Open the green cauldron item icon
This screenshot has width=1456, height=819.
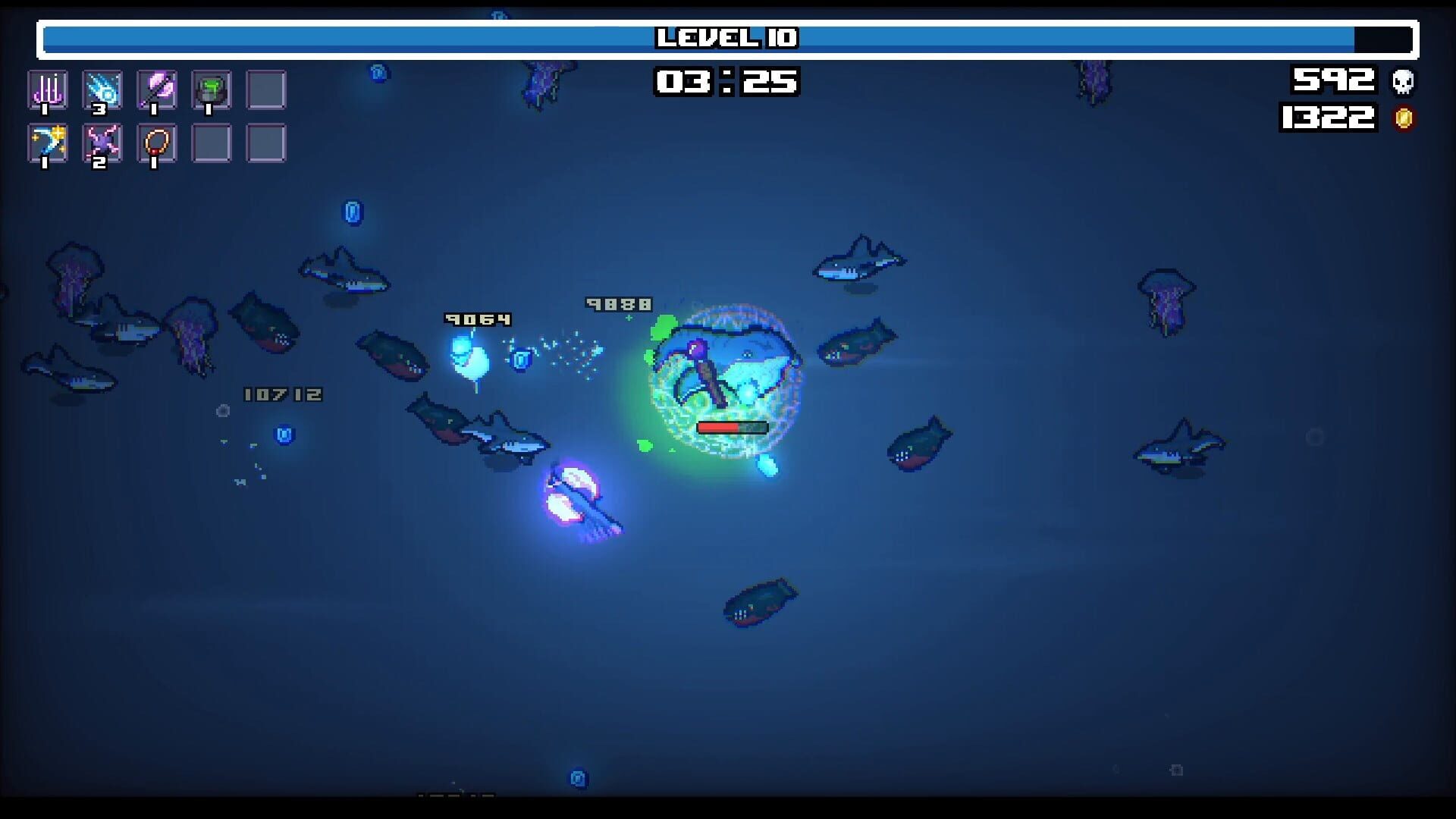click(x=211, y=89)
